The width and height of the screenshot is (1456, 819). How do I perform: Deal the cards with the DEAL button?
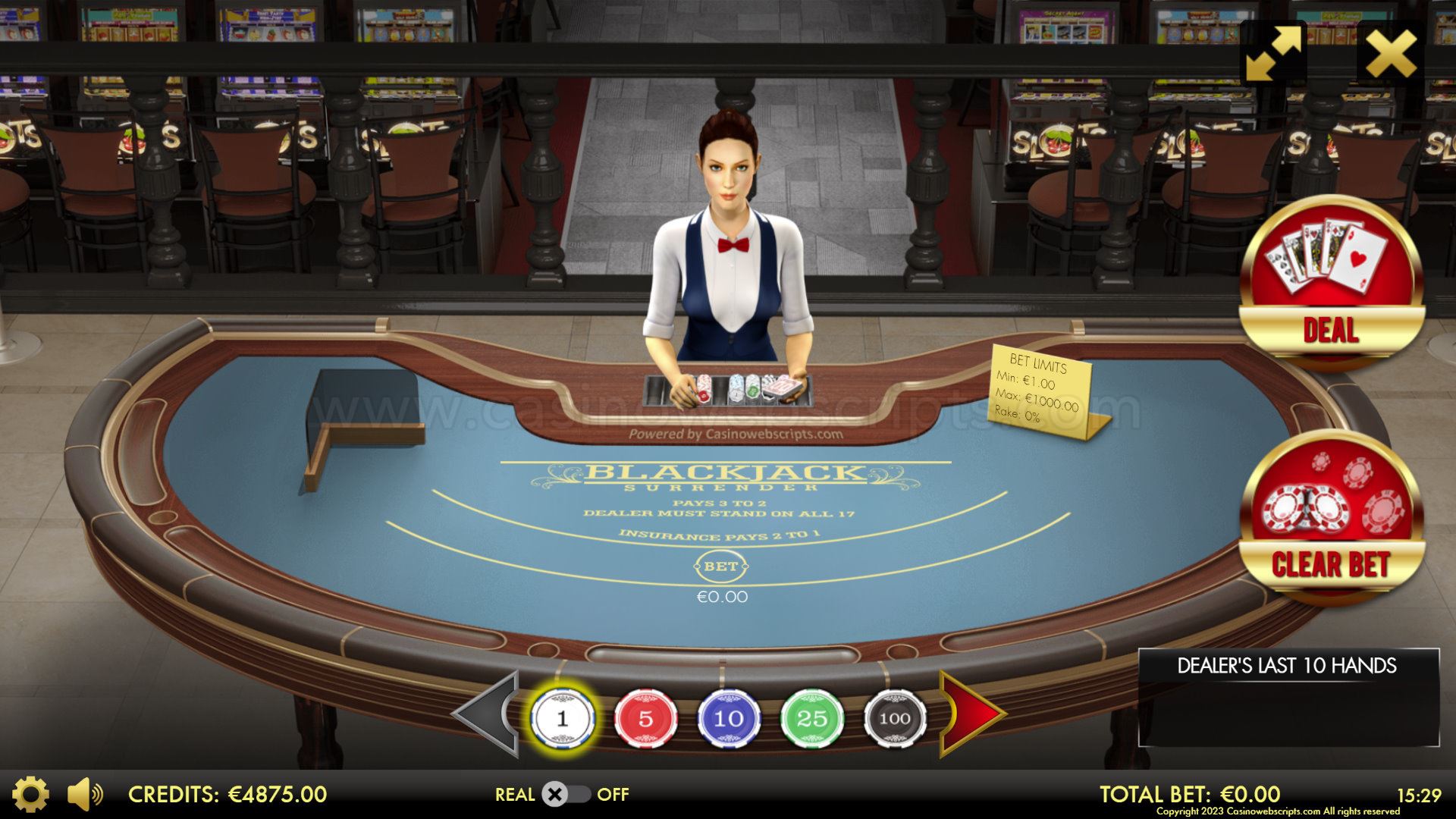1331,284
